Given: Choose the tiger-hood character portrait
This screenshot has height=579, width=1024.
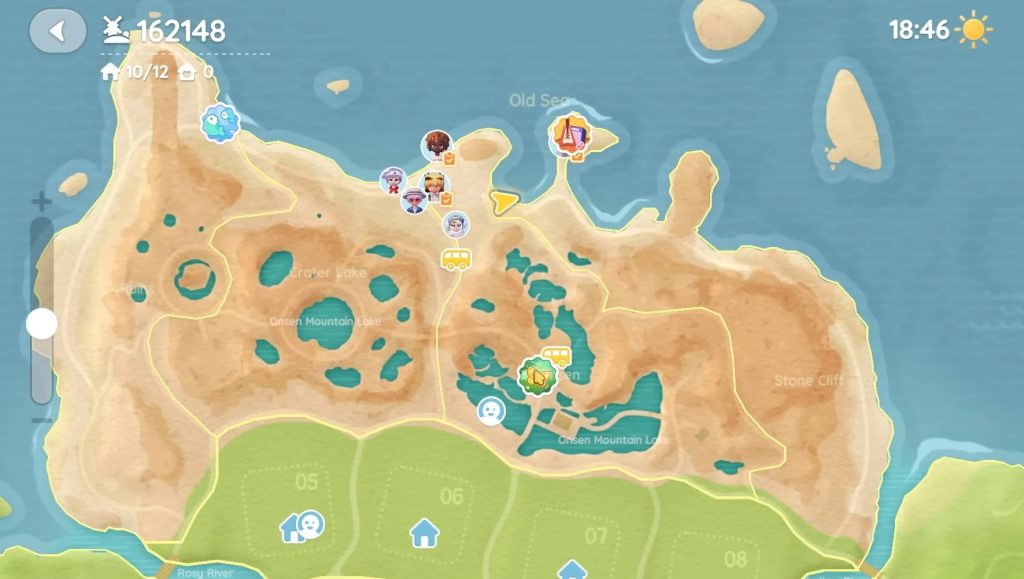Looking at the screenshot, I should (434, 185).
